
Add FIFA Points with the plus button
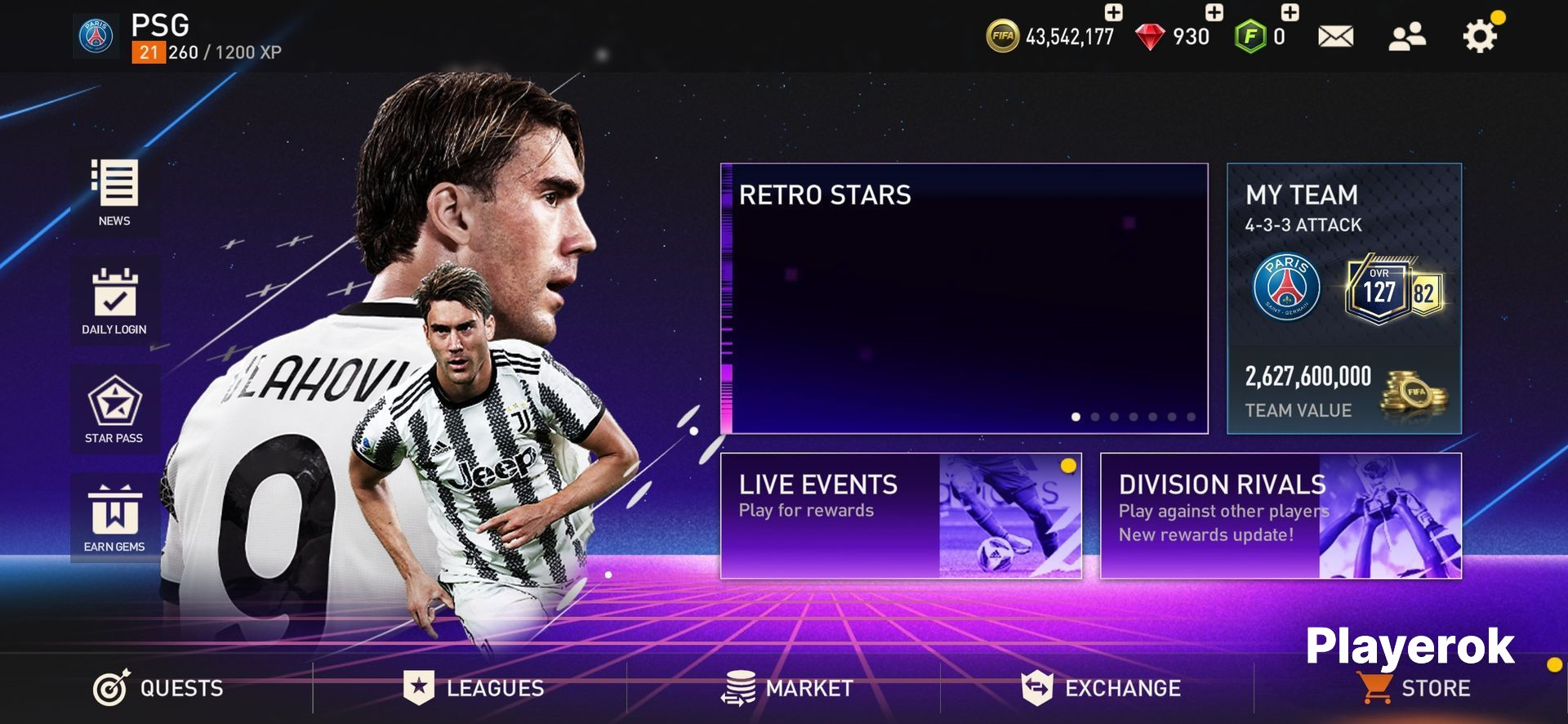coord(1290,12)
